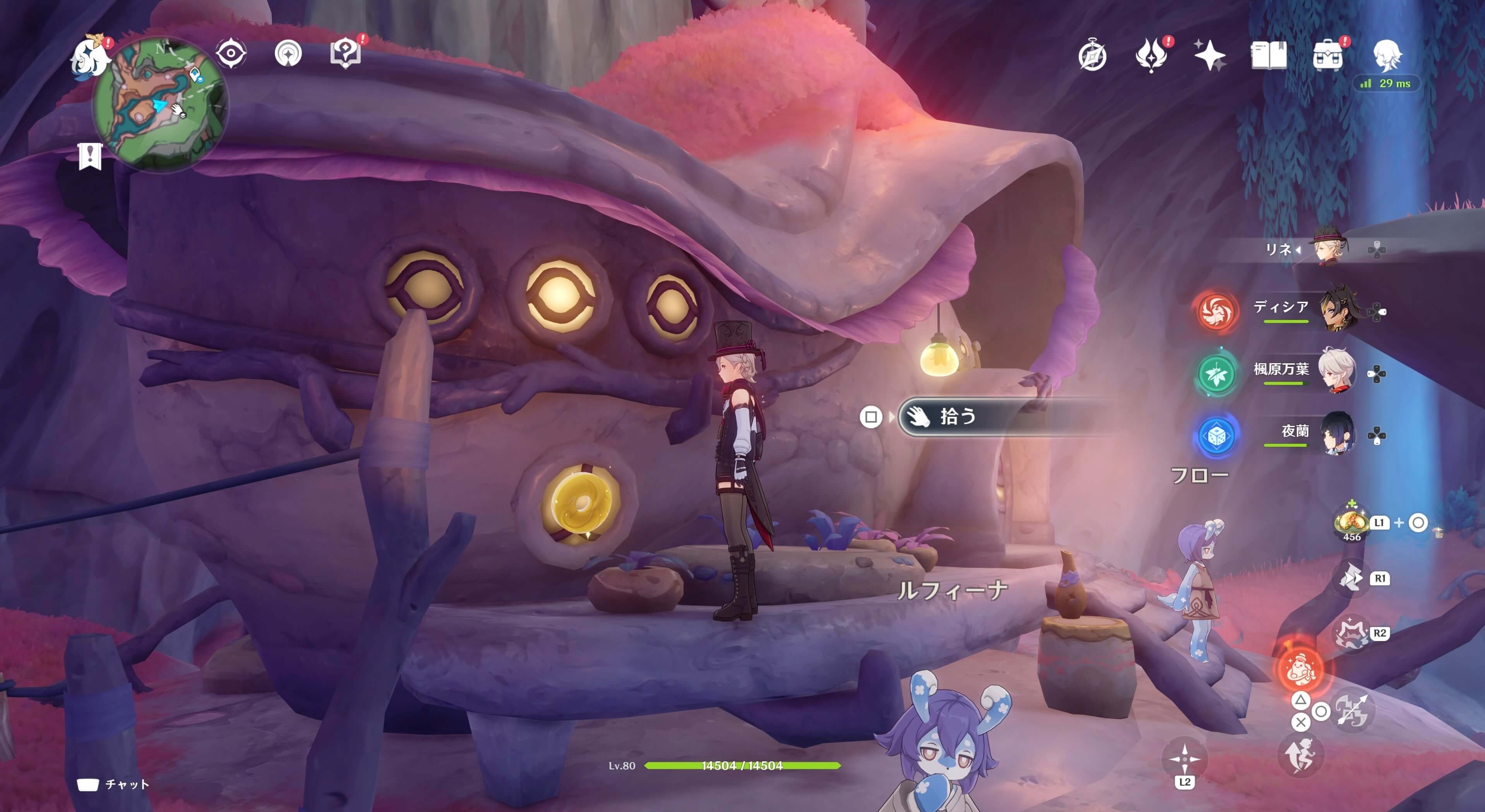
Task: Open the adventurer handbook book icon
Action: 1268,56
